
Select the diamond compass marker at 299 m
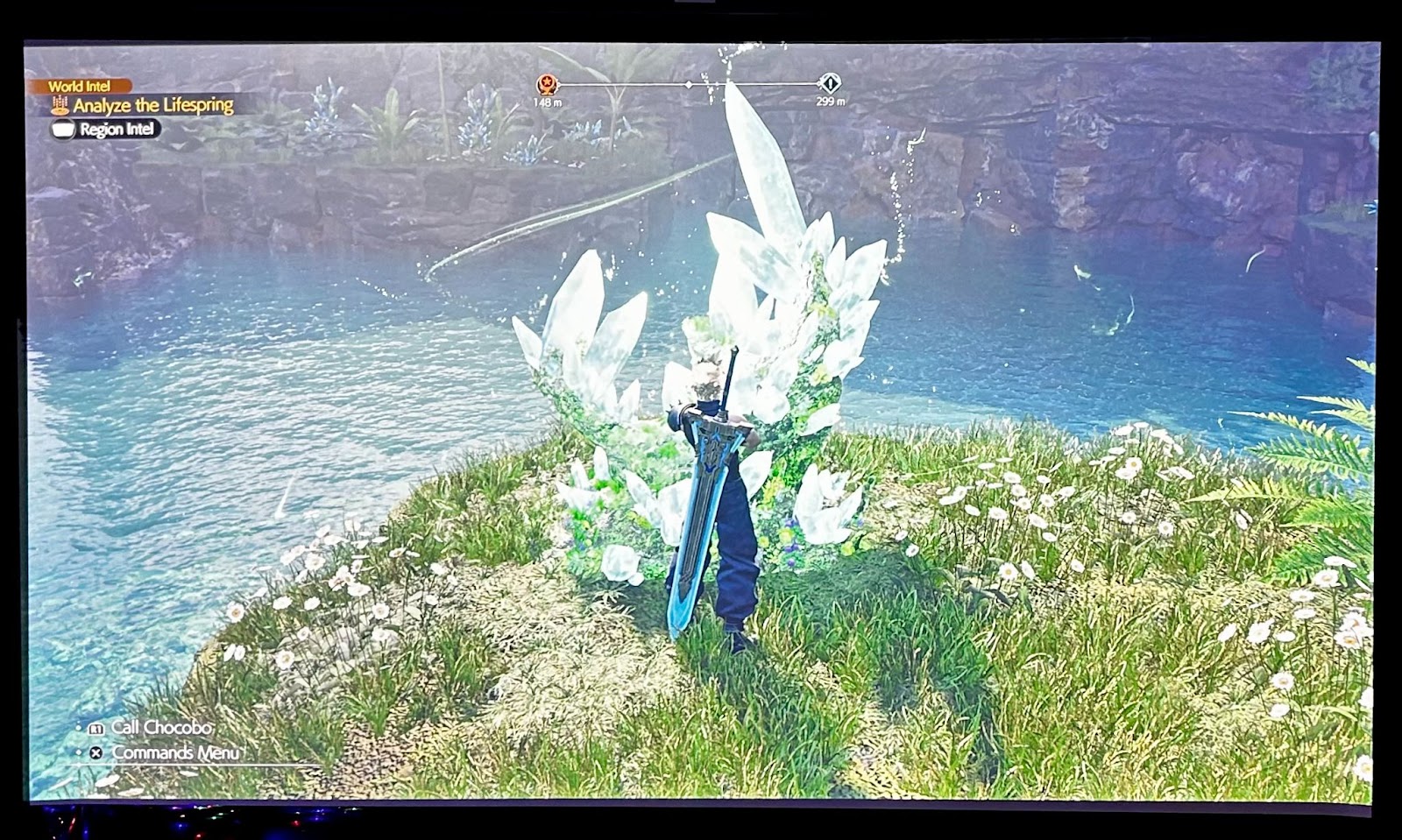pyautogui.click(x=829, y=84)
